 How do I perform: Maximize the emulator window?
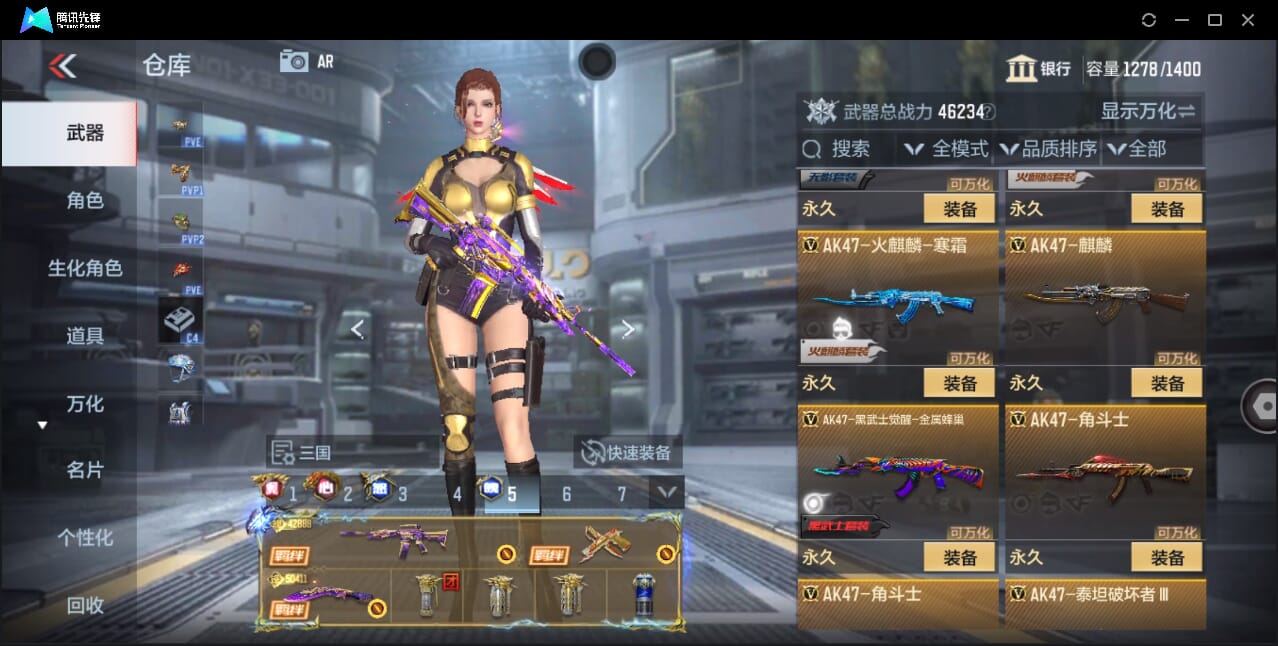[1214, 20]
